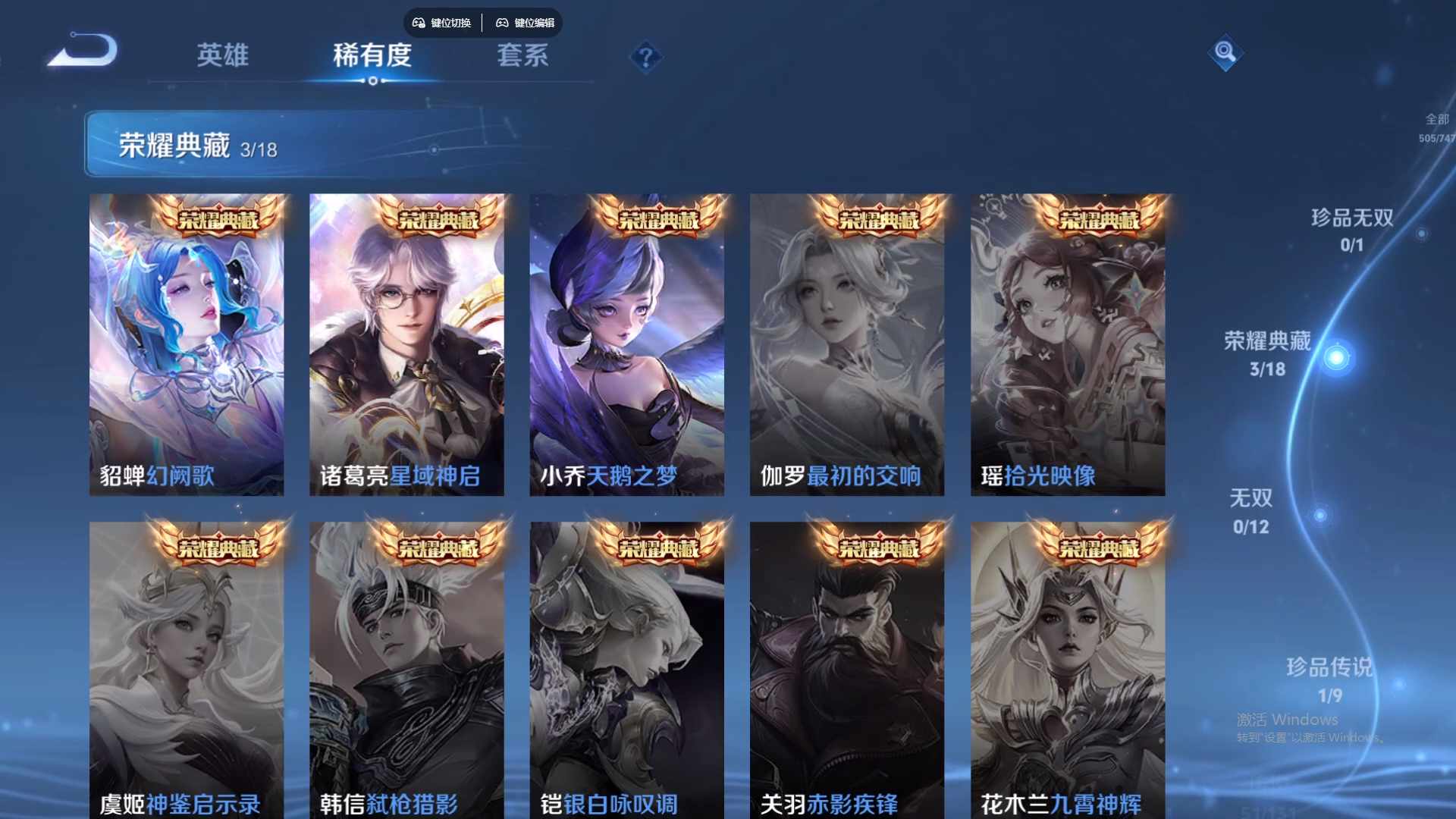This screenshot has height=819, width=1456.
Task: Switch to the 英雄 tab
Action: click(x=222, y=55)
